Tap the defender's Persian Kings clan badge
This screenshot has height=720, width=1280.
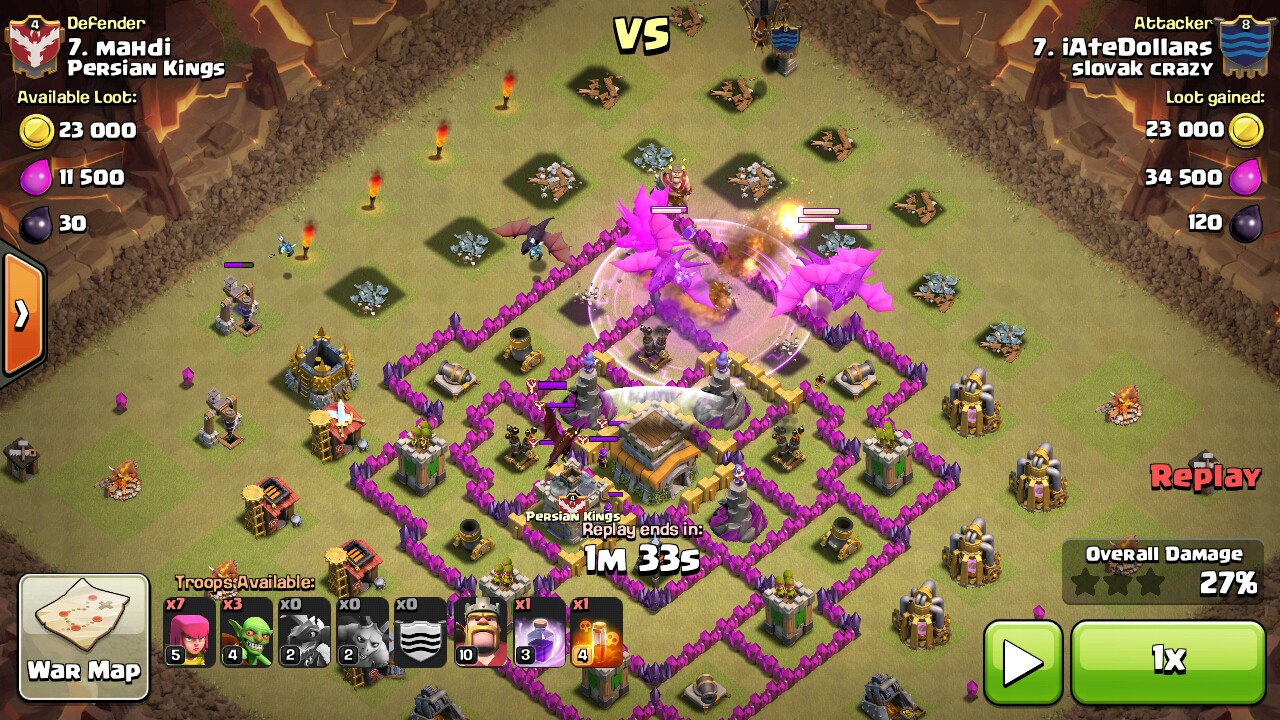point(34,47)
